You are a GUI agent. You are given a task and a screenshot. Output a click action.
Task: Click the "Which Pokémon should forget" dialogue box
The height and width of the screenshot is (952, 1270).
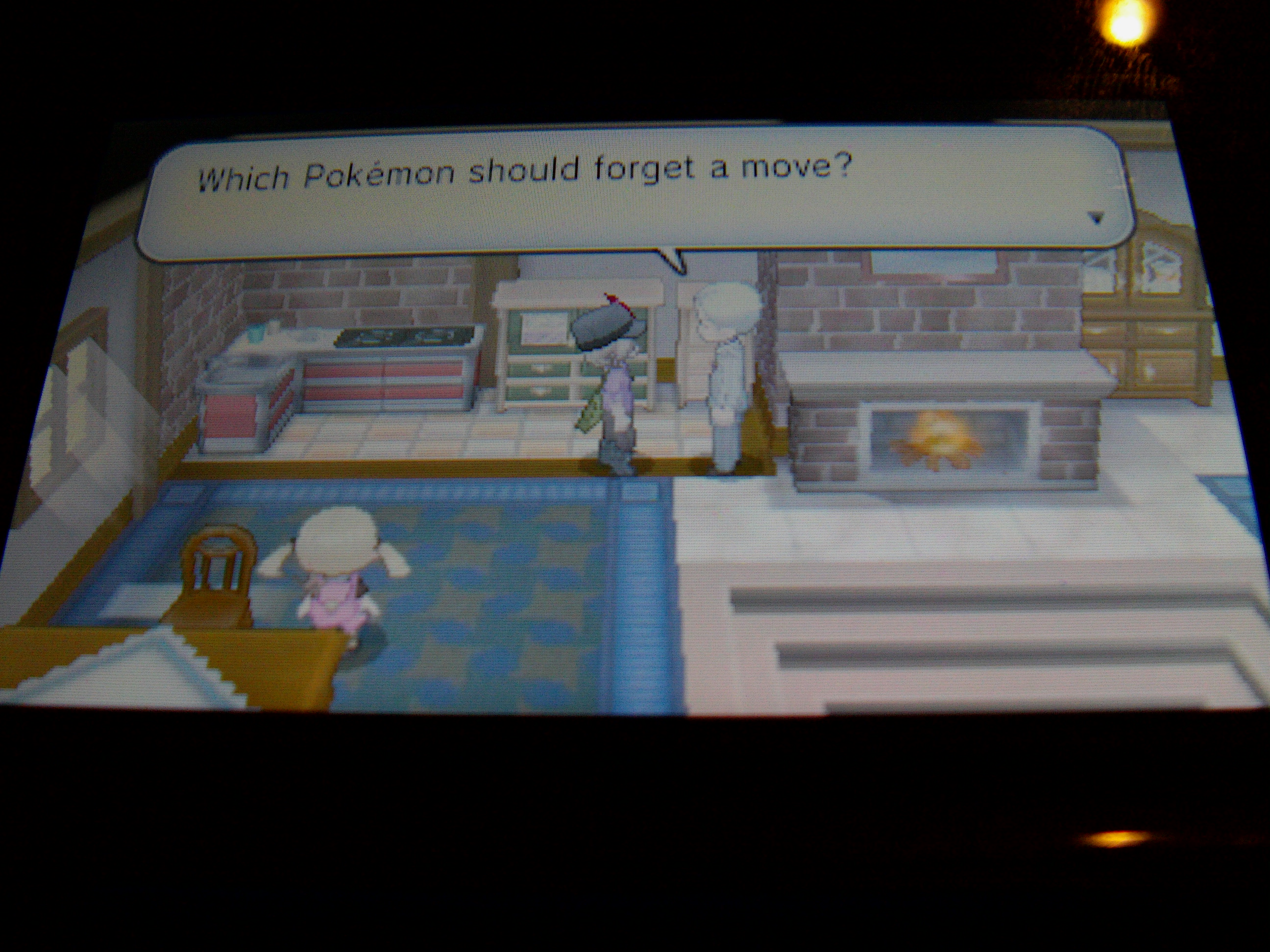[x=632, y=192]
